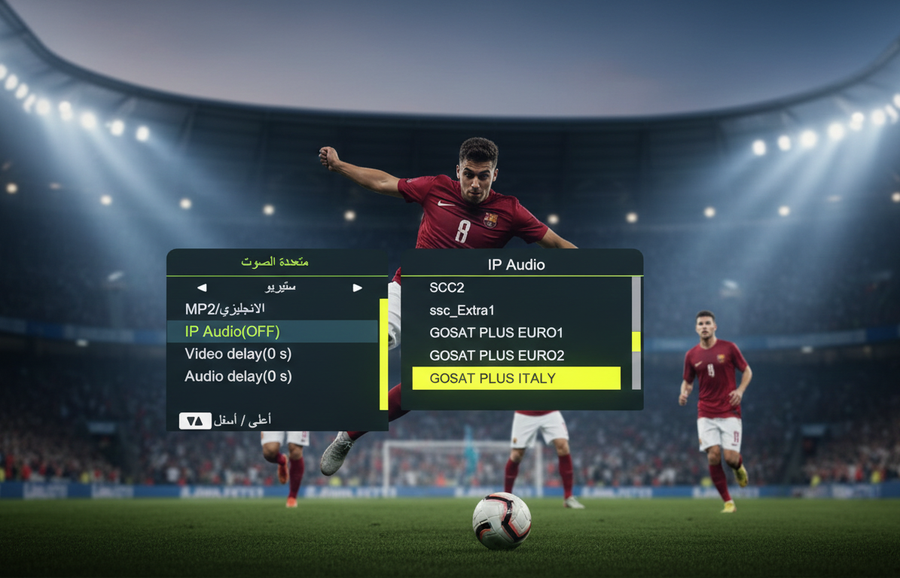The image size is (900, 578).
Task: Select the SCC2 audio channel
Action: tap(447, 288)
